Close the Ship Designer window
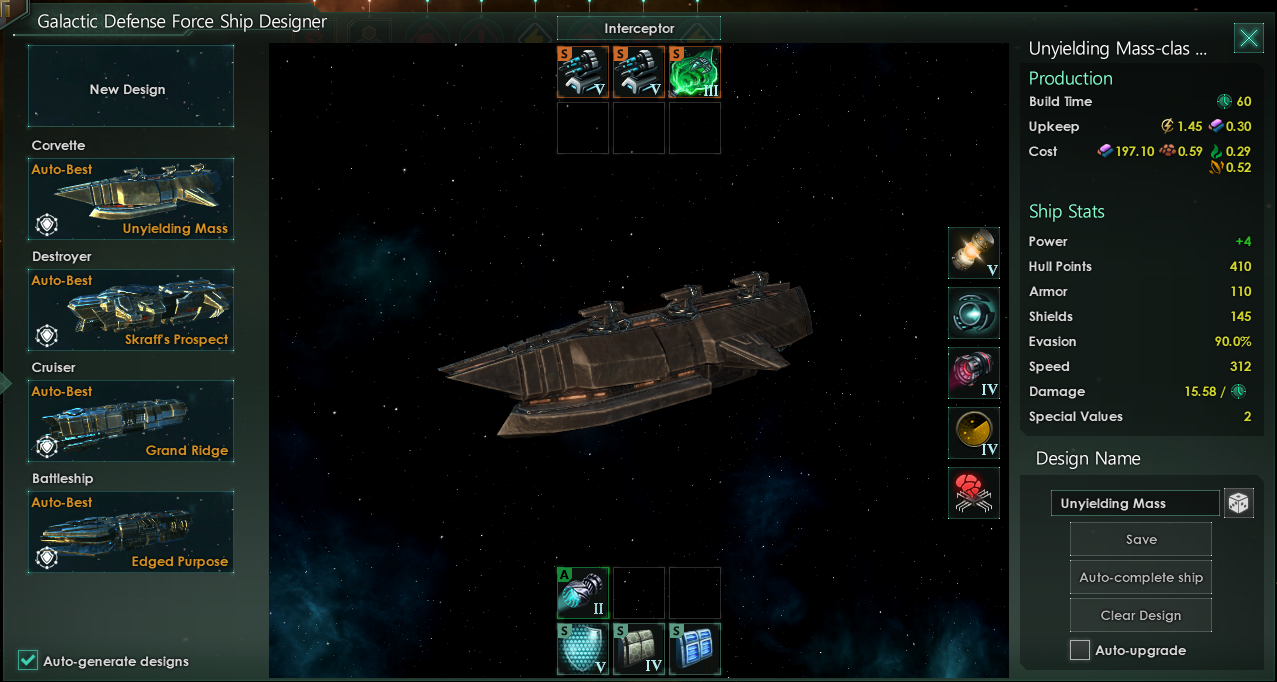 coord(1248,38)
